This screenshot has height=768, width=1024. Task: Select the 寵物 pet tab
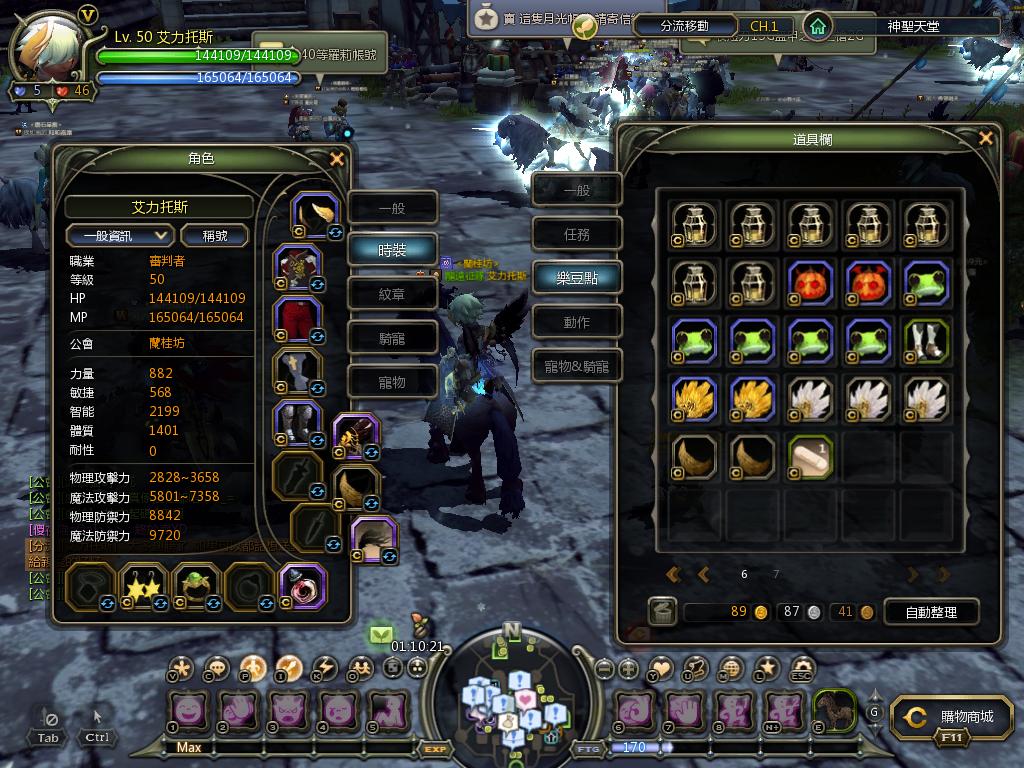tap(392, 382)
